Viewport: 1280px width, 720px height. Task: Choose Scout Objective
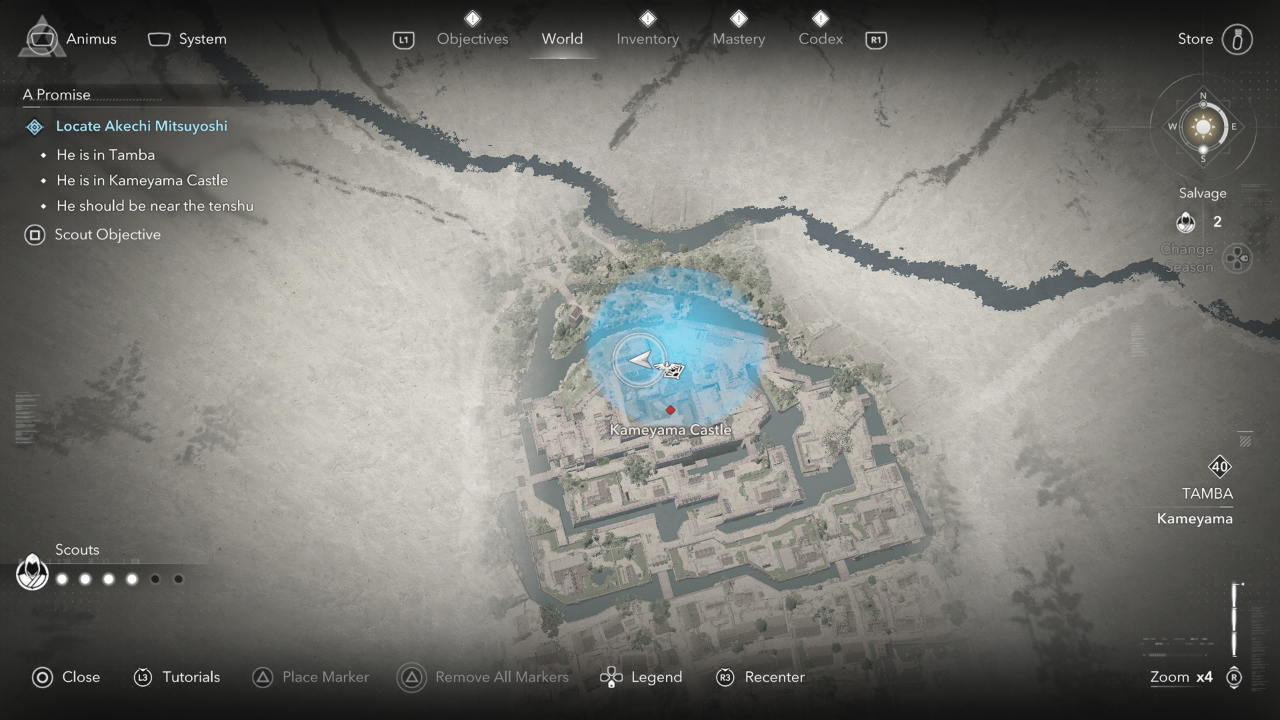[x=107, y=235]
